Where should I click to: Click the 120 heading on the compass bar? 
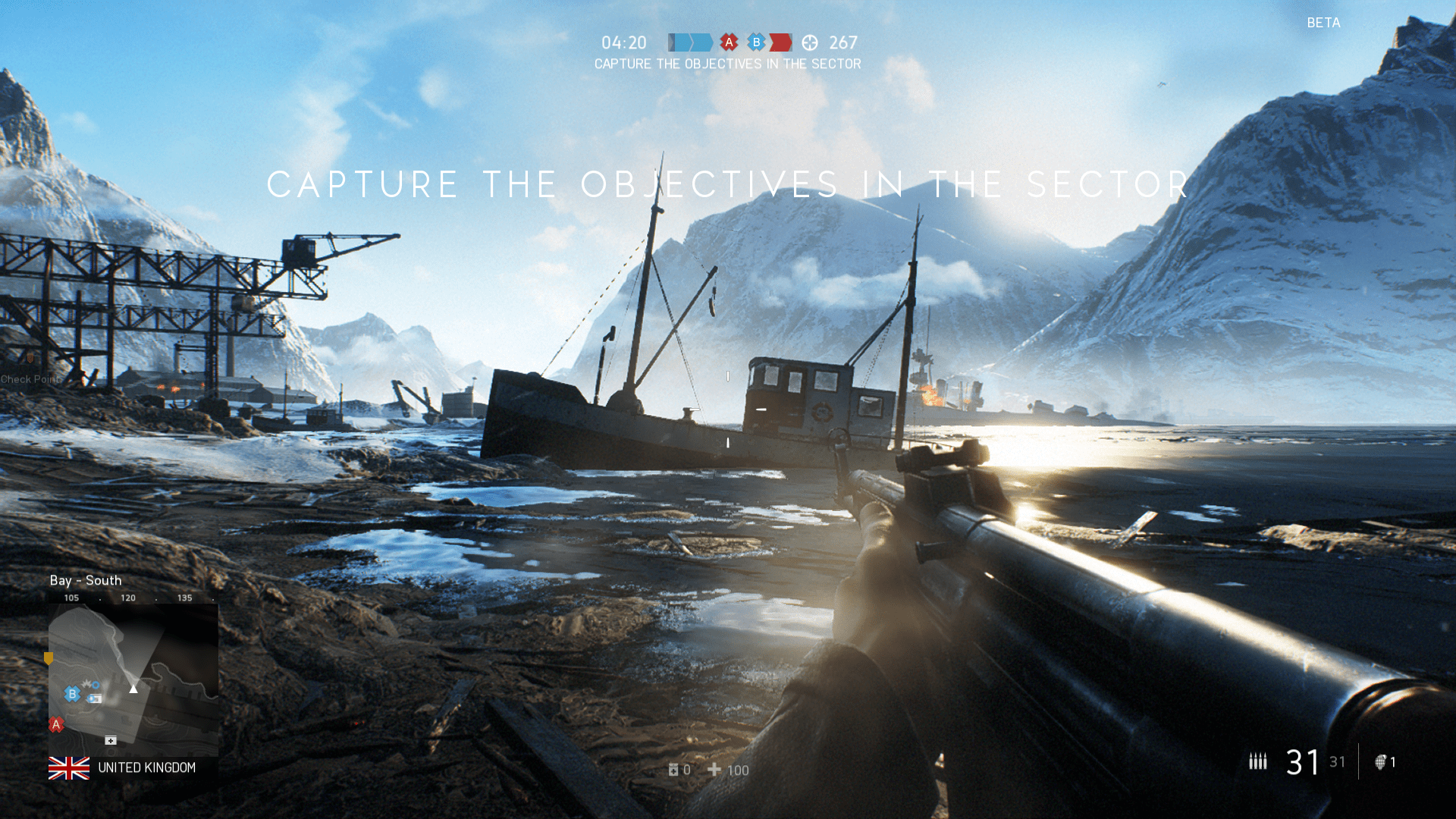[127, 598]
